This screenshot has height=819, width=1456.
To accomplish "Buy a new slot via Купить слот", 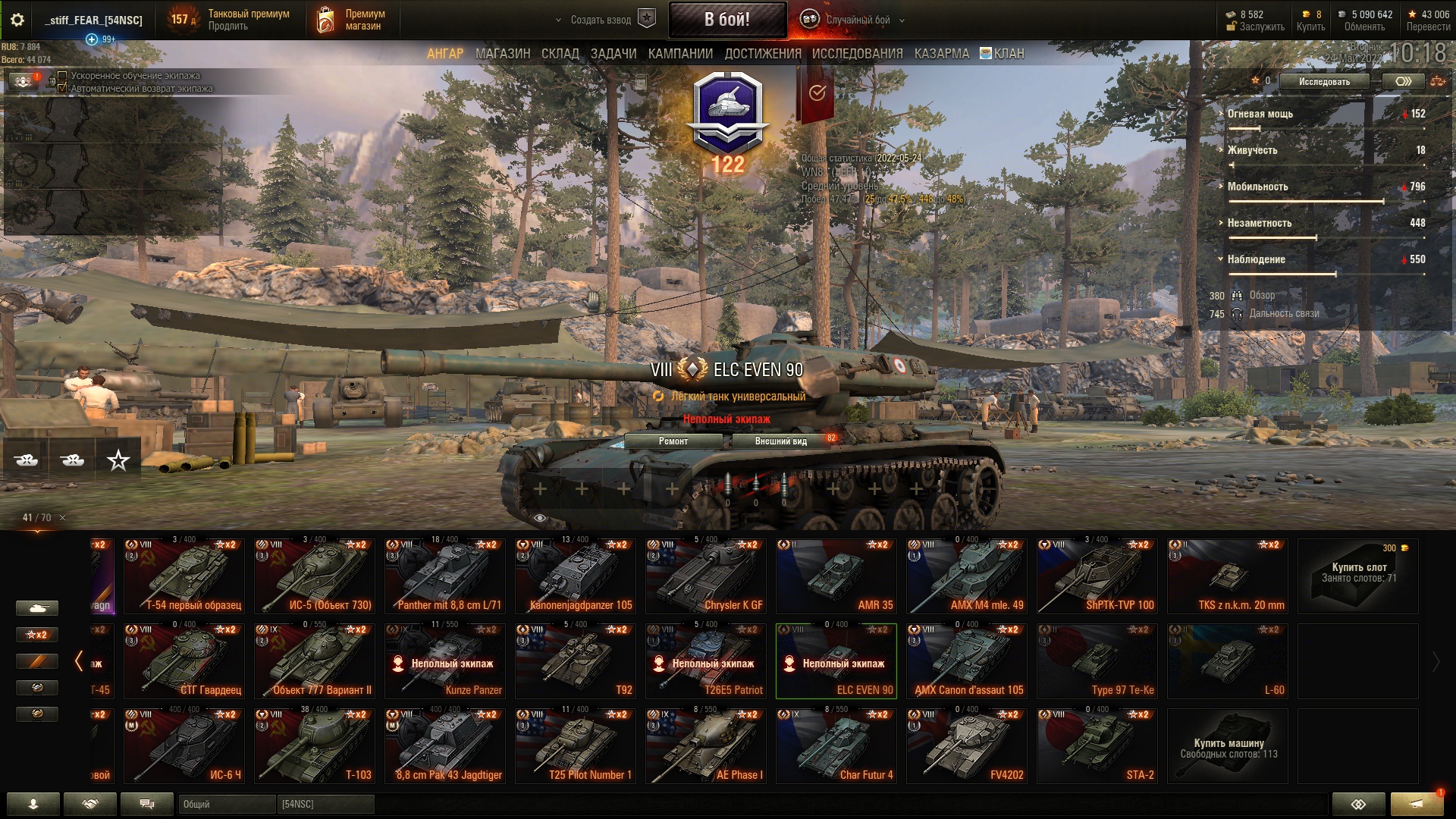I will pos(1358,576).
